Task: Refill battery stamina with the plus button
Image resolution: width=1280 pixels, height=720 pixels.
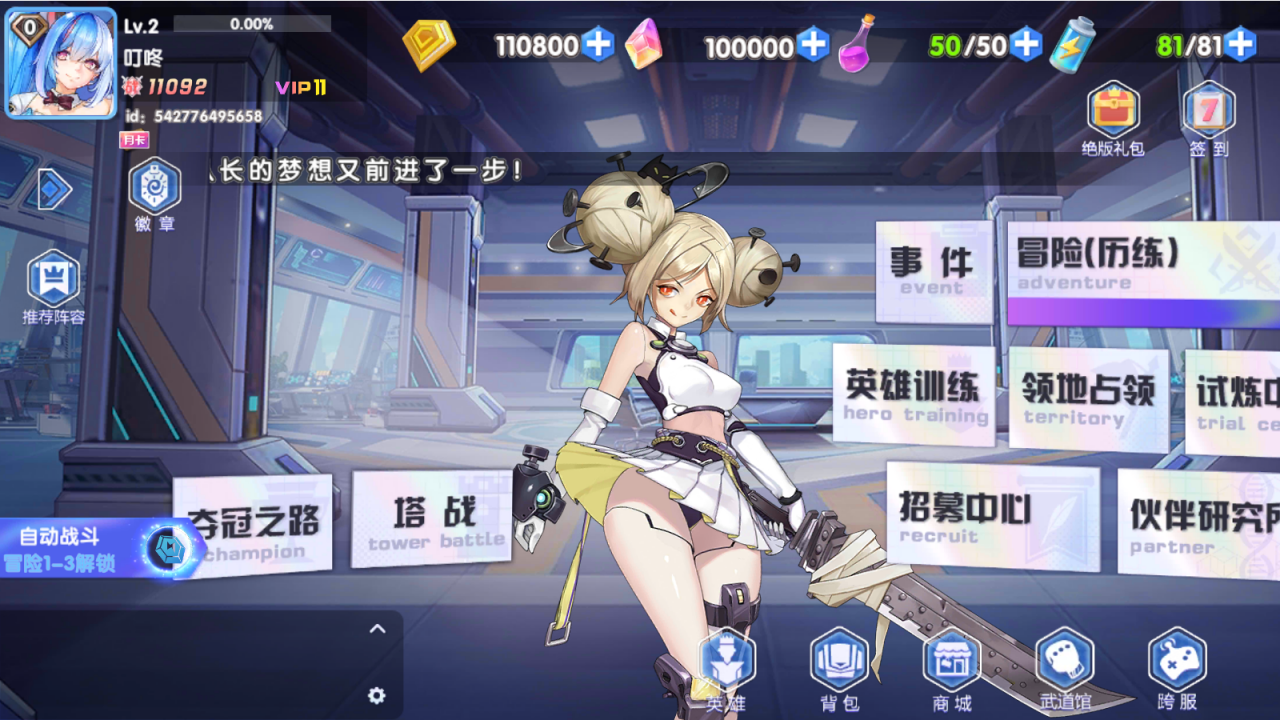Action: pyautogui.click(x=1240, y=45)
